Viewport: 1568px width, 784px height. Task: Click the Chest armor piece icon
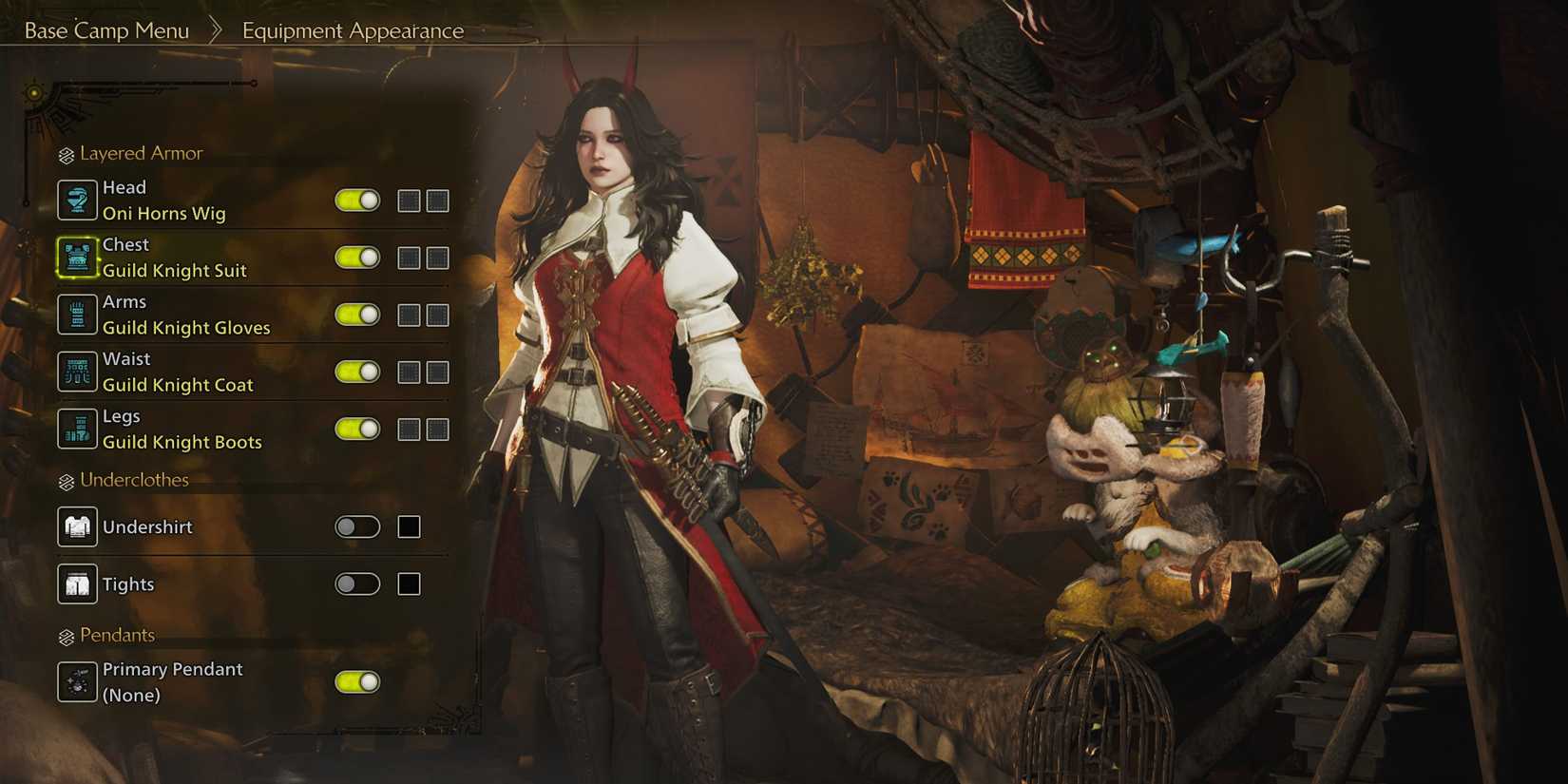(77, 257)
